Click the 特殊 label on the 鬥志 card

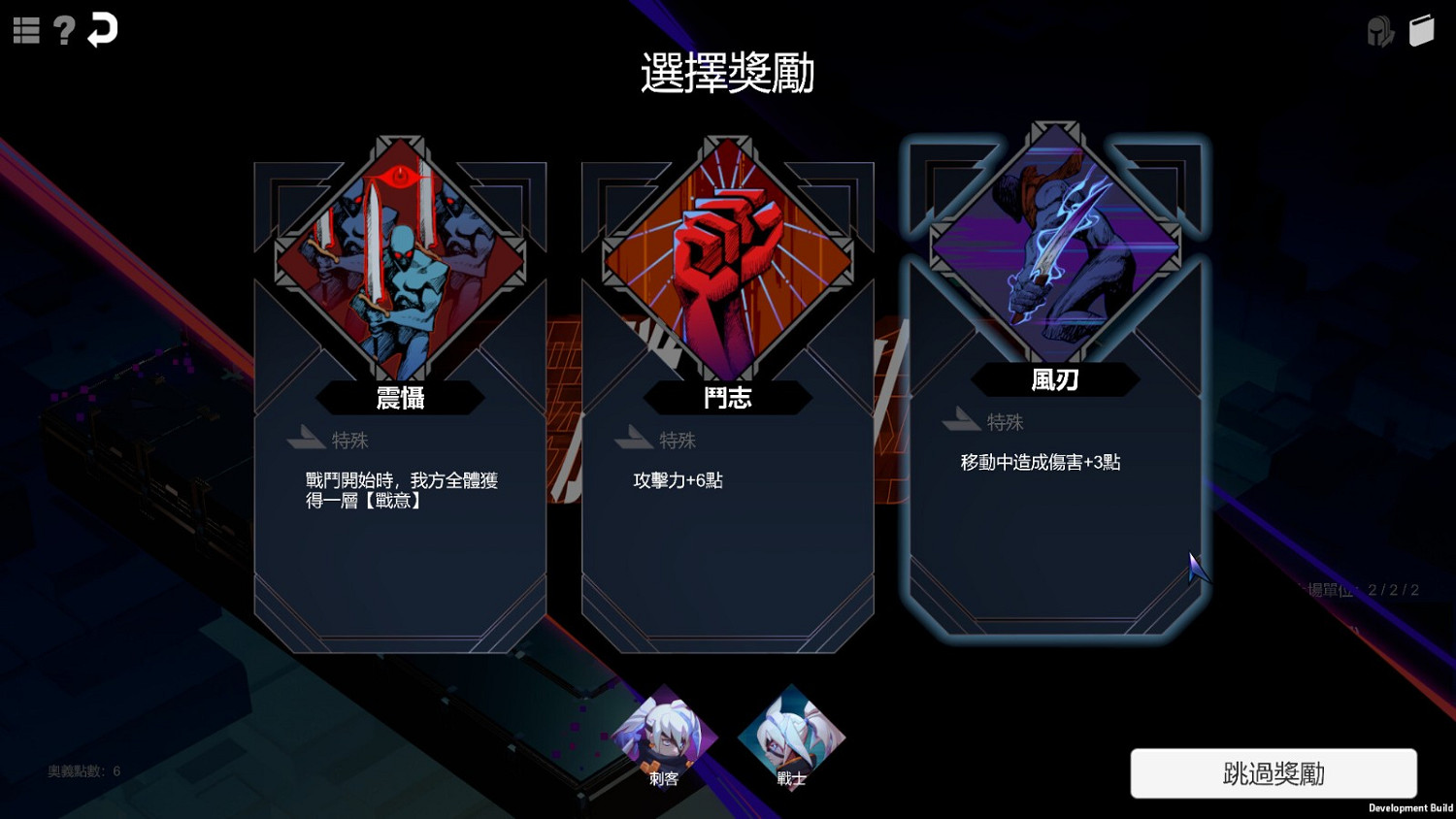[x=678, y=440]
